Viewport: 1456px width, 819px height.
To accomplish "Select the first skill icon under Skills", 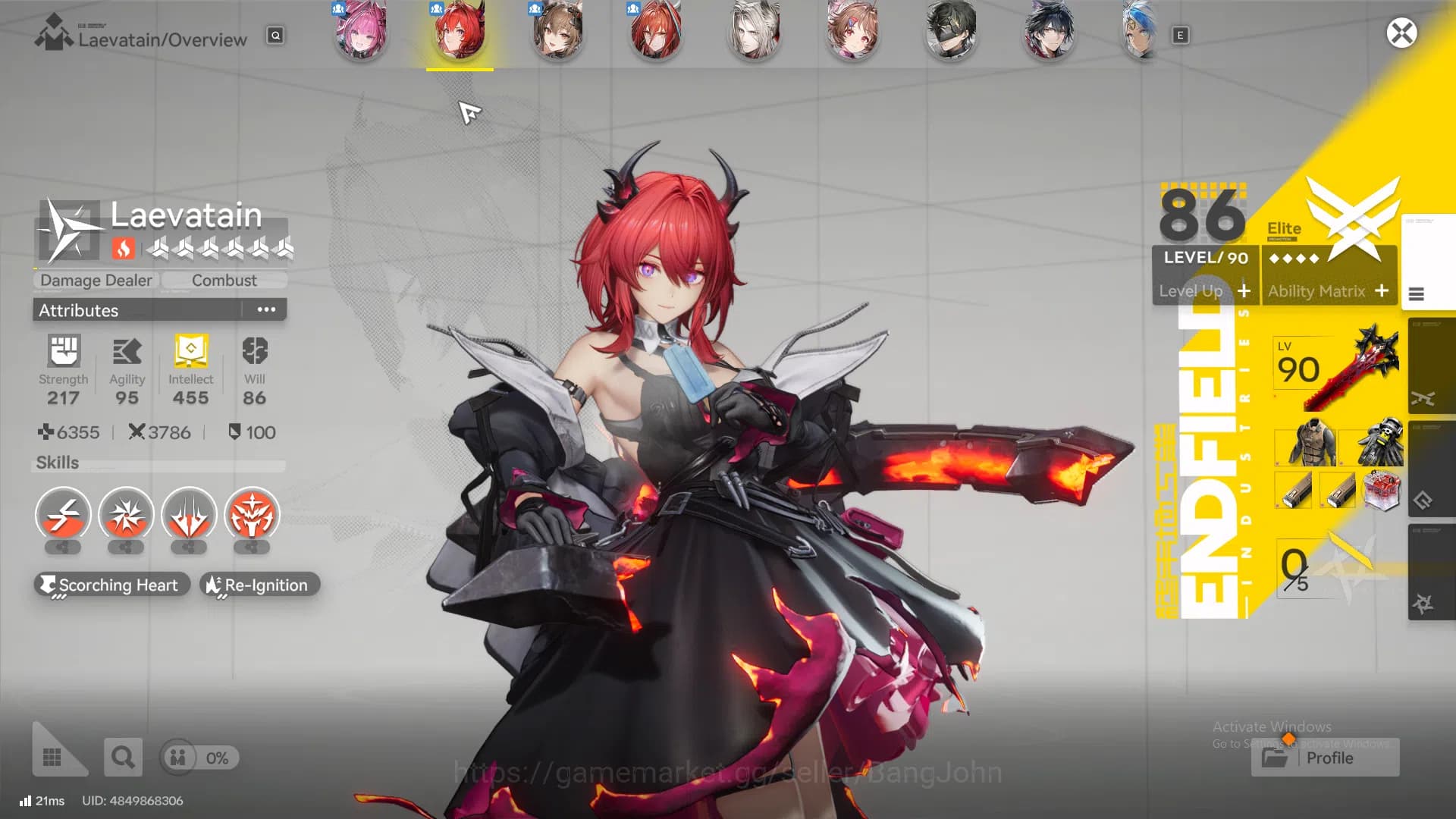I will coord(62,514).
